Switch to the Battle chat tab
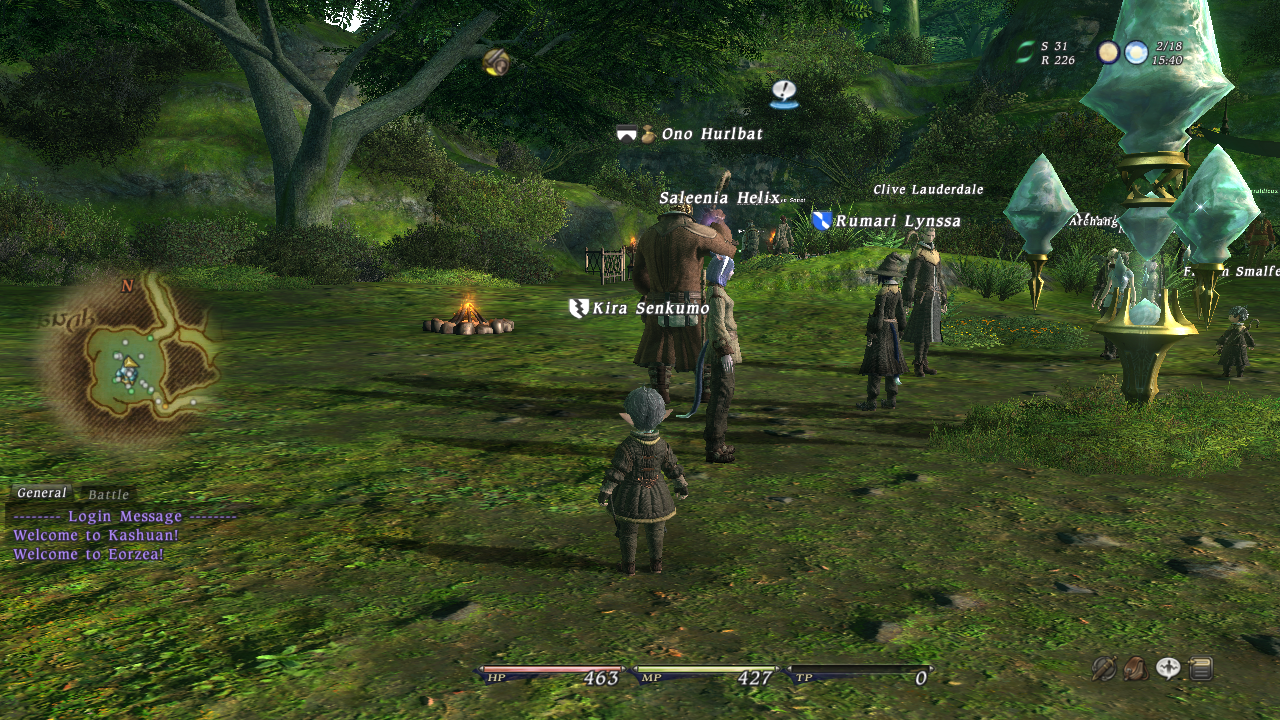 pos(108,495)
